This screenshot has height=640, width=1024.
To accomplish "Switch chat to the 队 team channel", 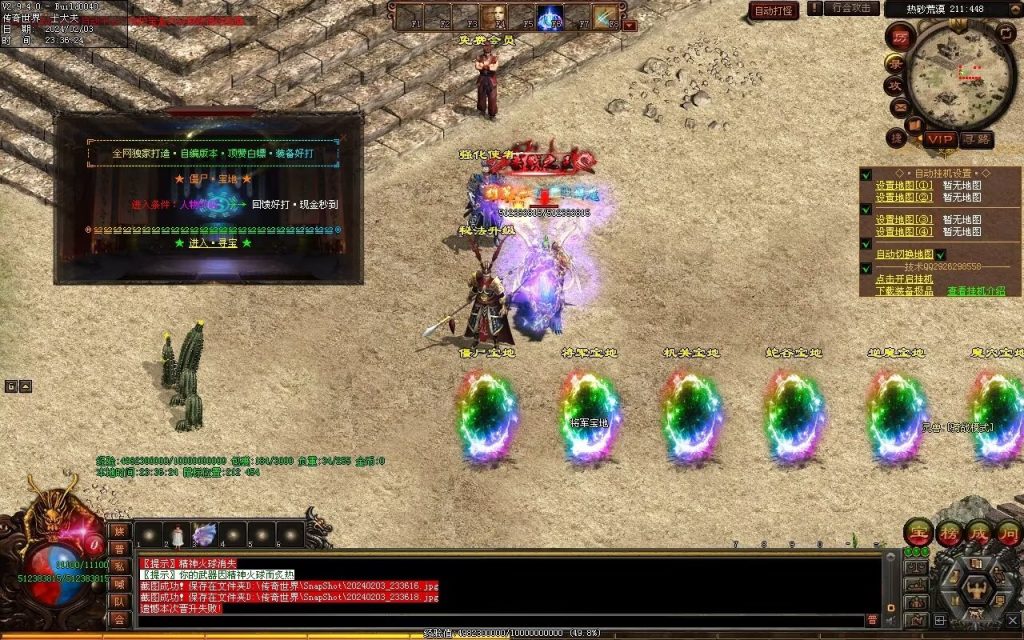I will (x=119, y=602).
